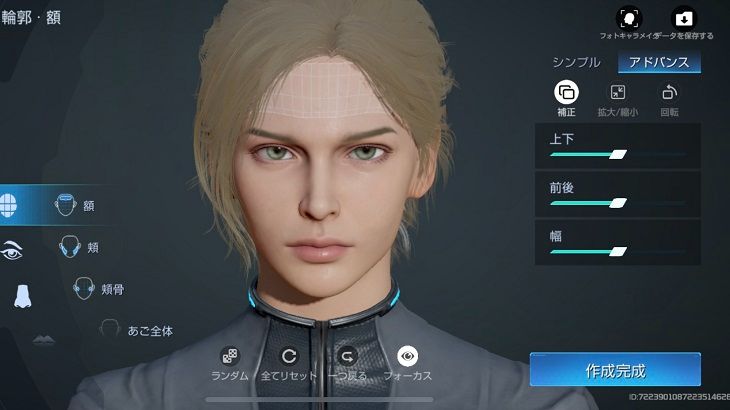The width and height of the screenshot is (730, 410).
Task: Adjust the 前後 slider
Action: click(x=618, y=203)
